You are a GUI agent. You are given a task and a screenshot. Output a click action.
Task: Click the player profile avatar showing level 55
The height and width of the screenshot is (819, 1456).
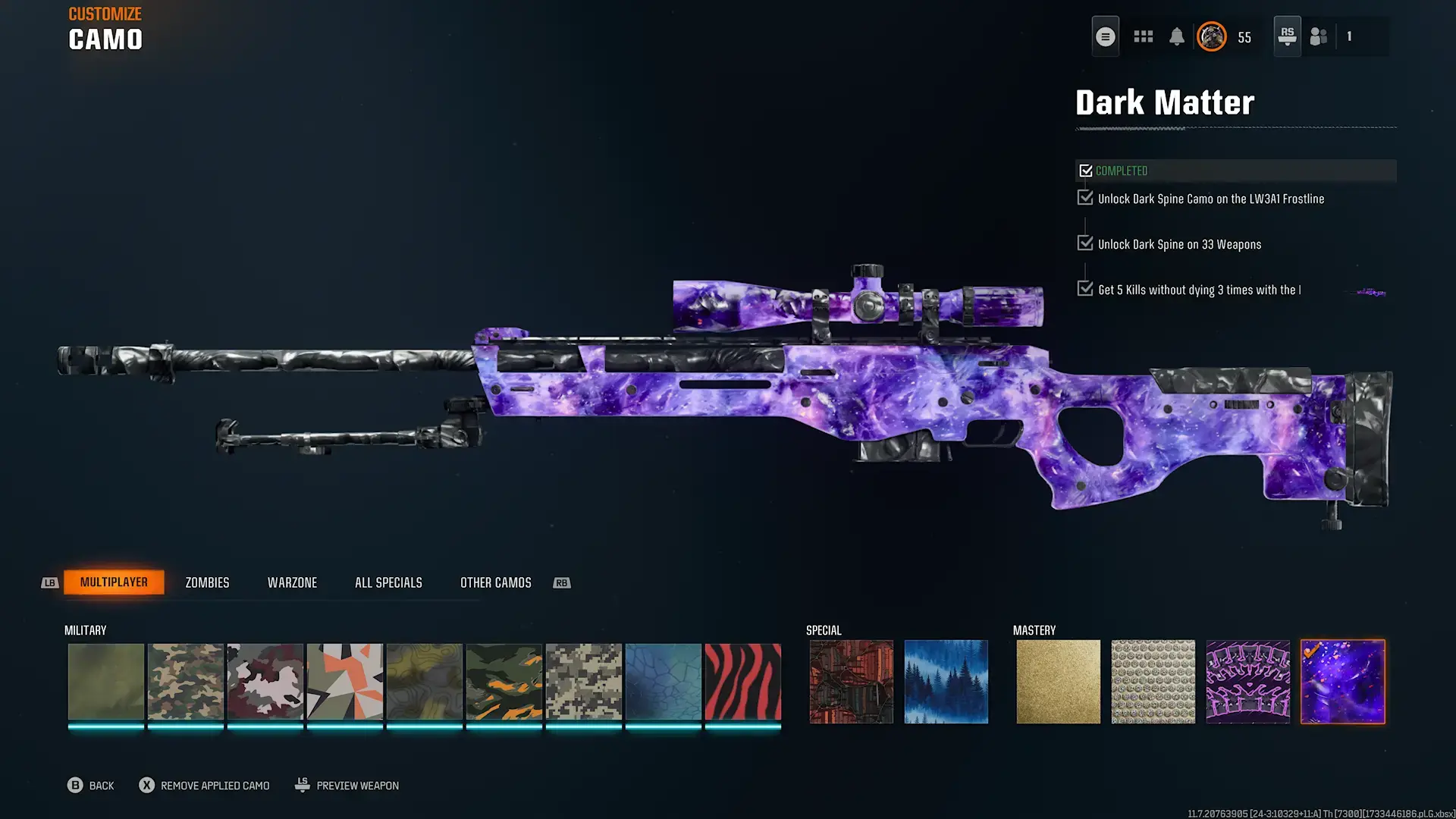click(x=1212, y=36)
